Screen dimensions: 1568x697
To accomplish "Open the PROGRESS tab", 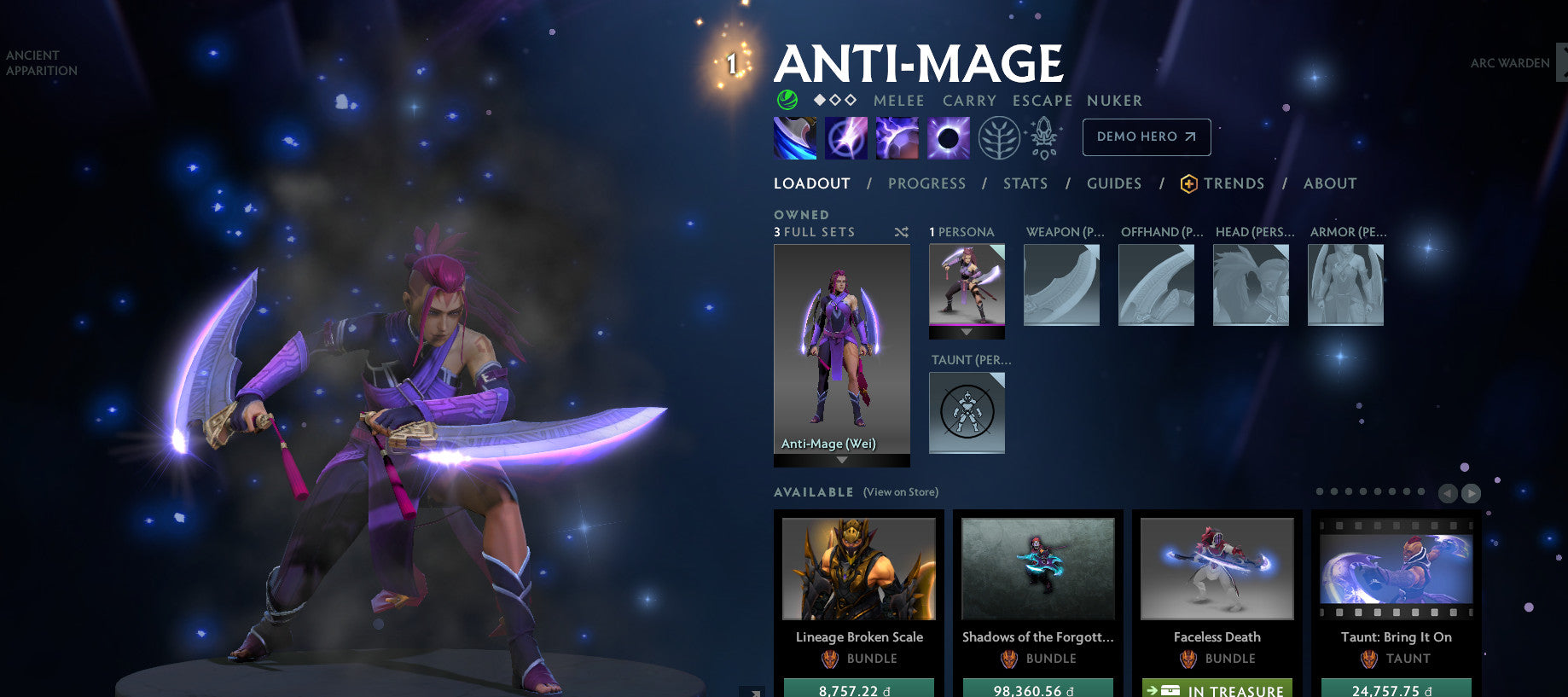I will pos(926,183).
